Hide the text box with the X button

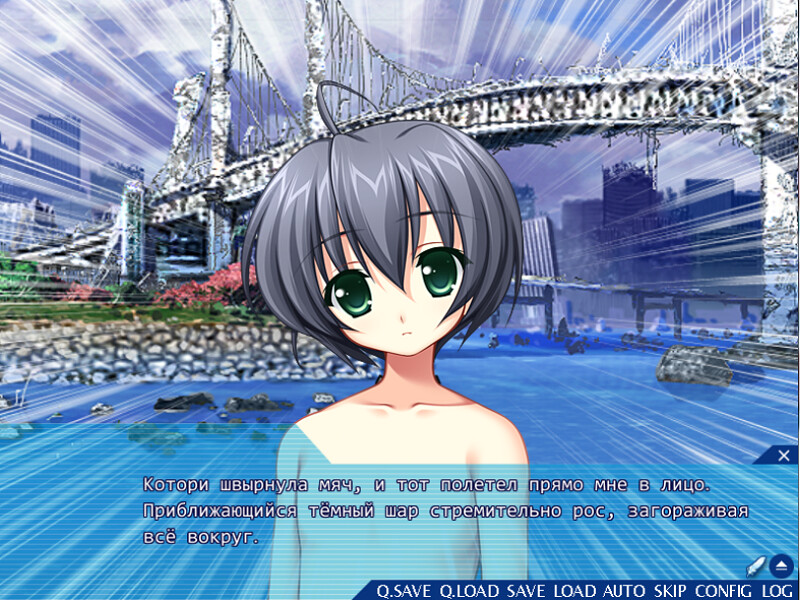(x=785, y=456)
